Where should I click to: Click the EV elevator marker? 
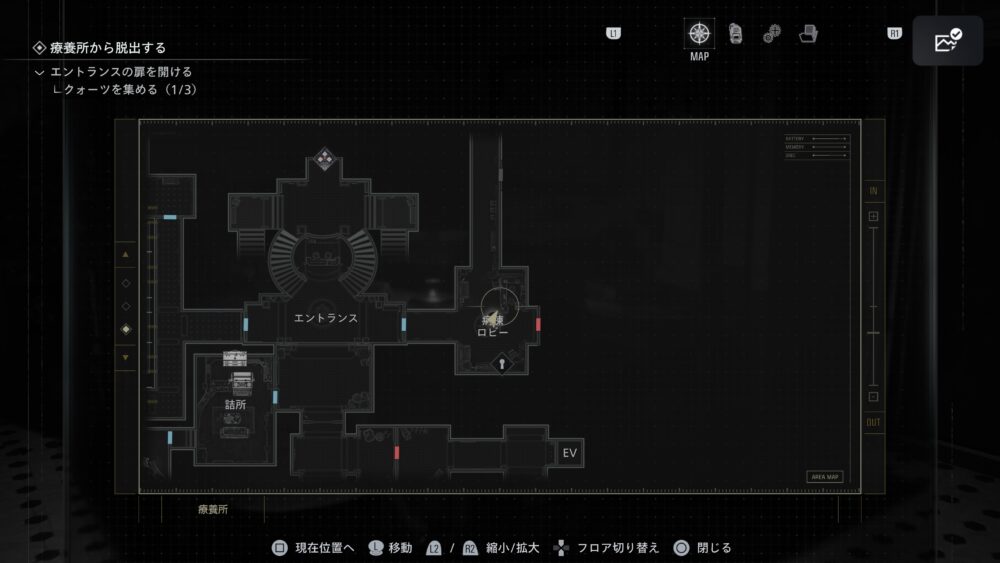coord(570,455)
